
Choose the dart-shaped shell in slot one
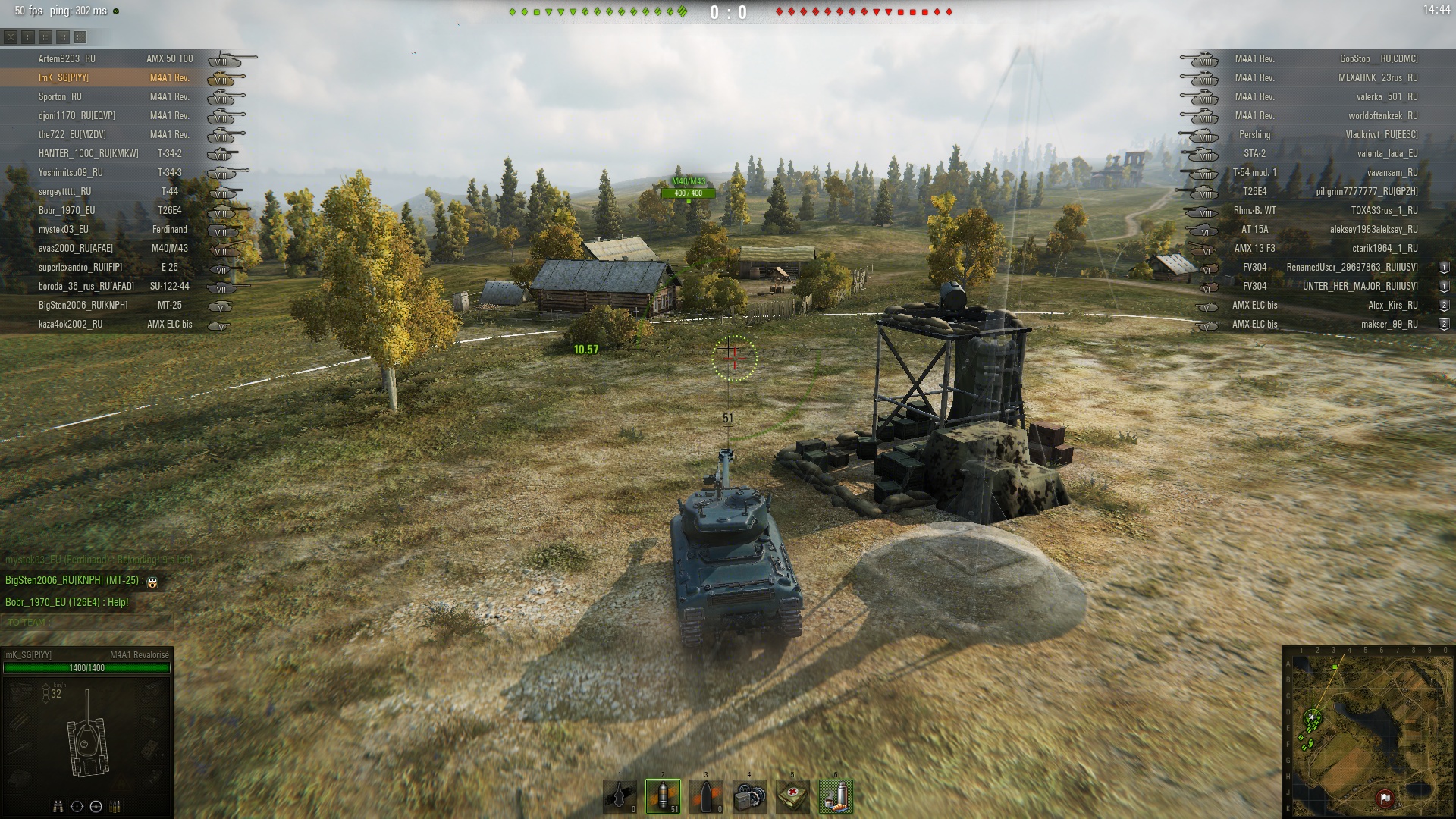[620, 796]
